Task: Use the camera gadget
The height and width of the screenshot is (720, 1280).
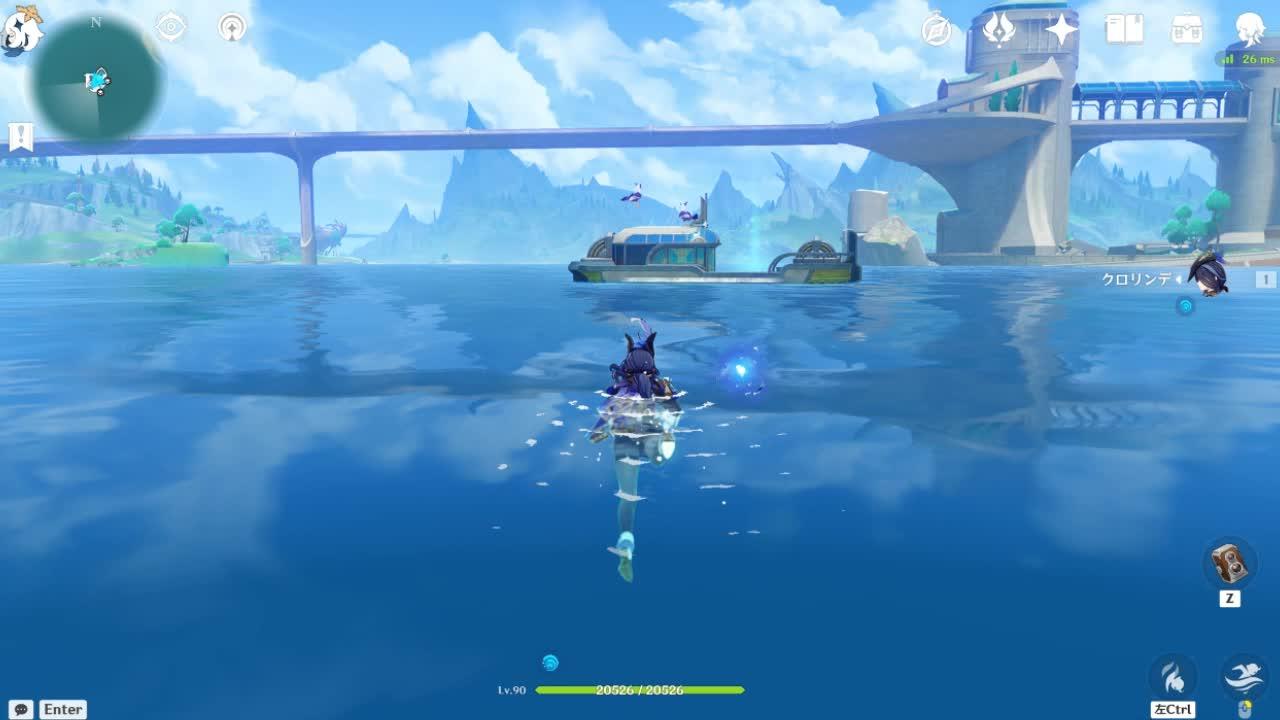Action: click(x=1229, y=563)
